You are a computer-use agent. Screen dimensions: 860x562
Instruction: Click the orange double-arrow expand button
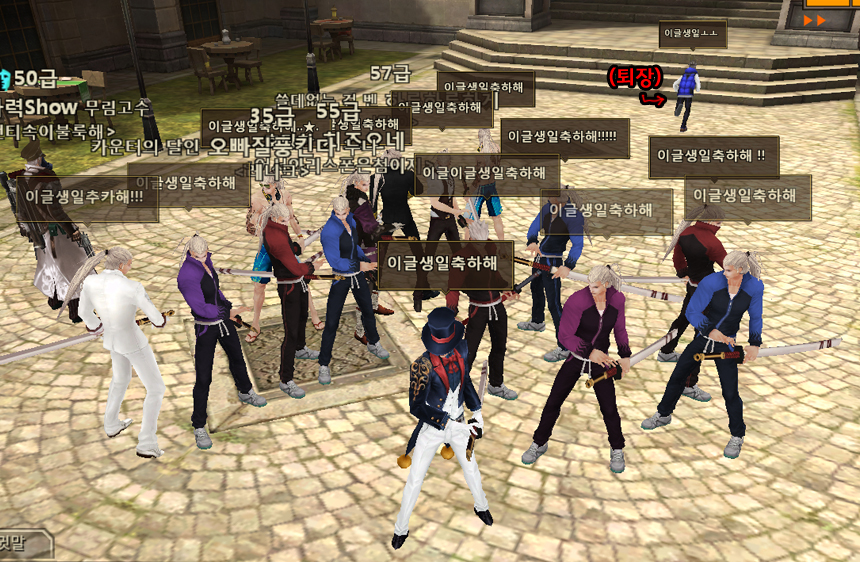click(816, 19)
